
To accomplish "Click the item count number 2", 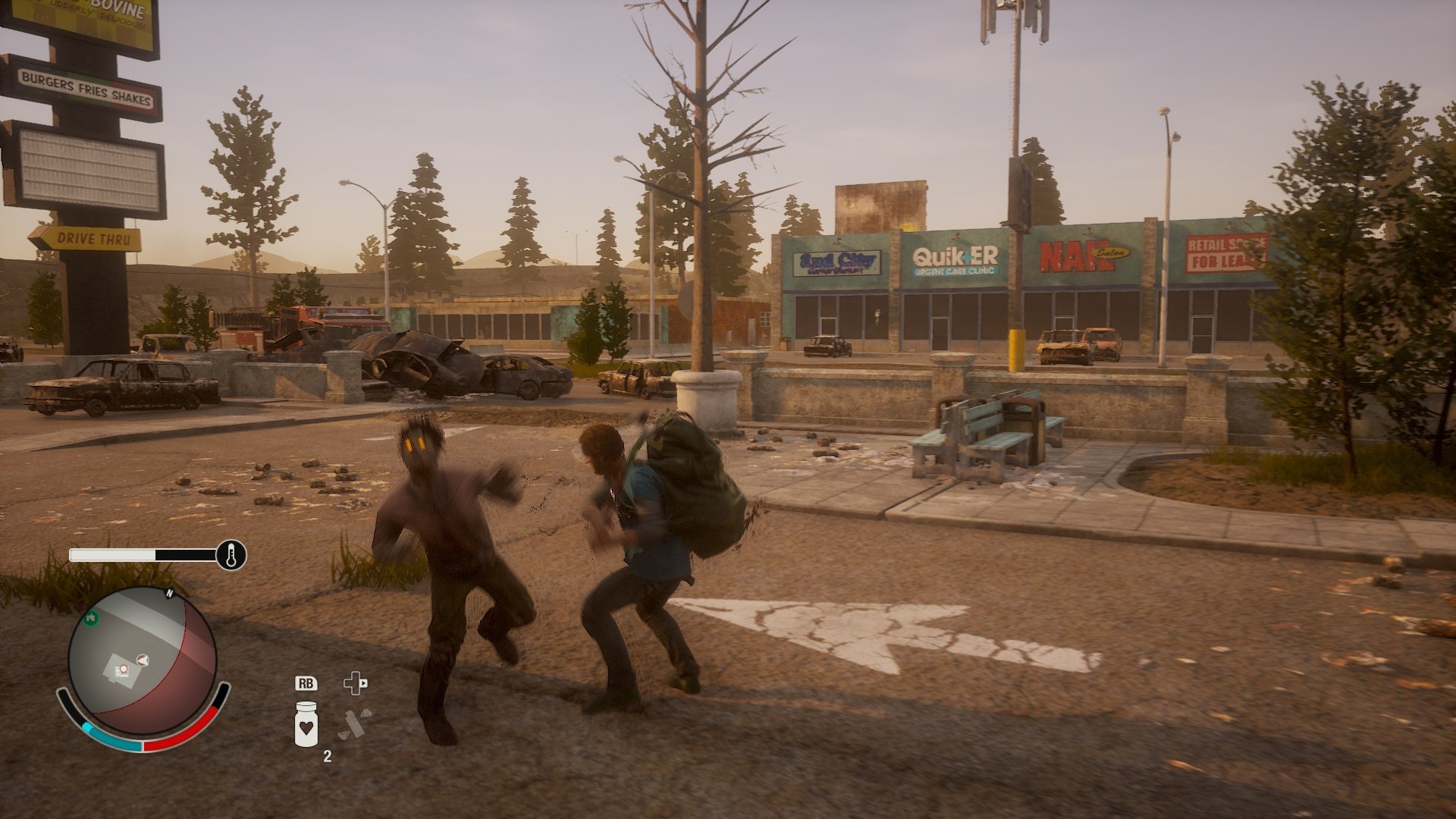I will (x=327, y=755).
